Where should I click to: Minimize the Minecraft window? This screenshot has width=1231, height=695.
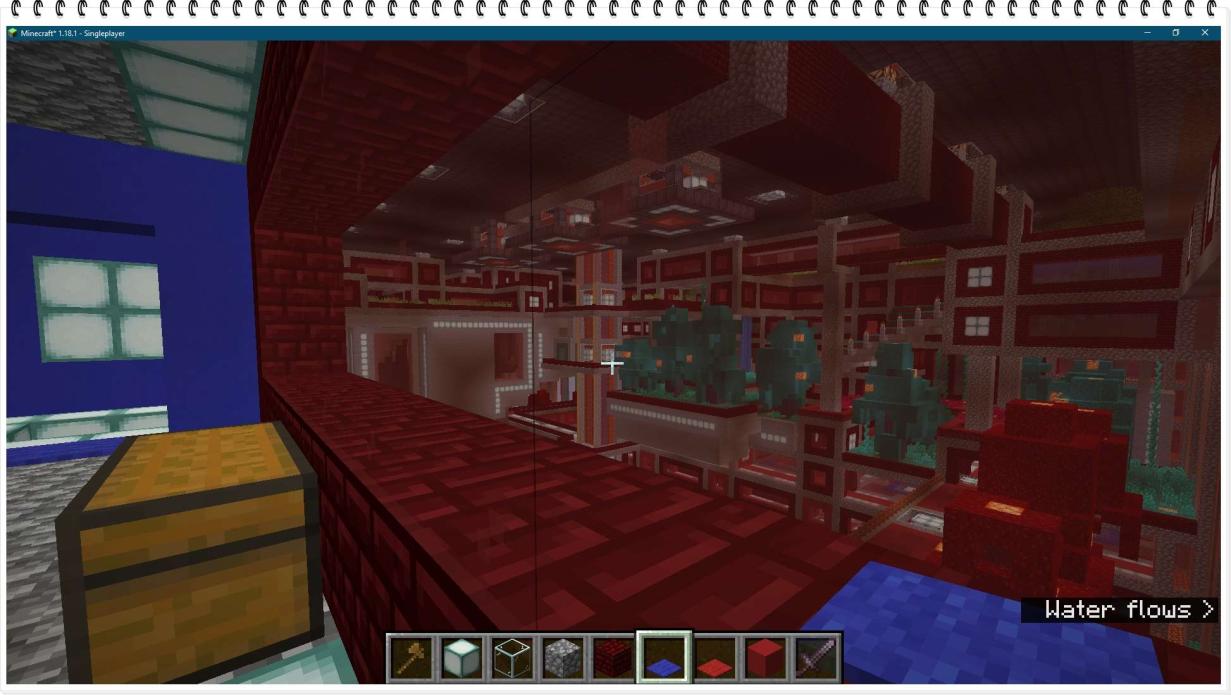pyautogui.click(x=1146, y=33)
